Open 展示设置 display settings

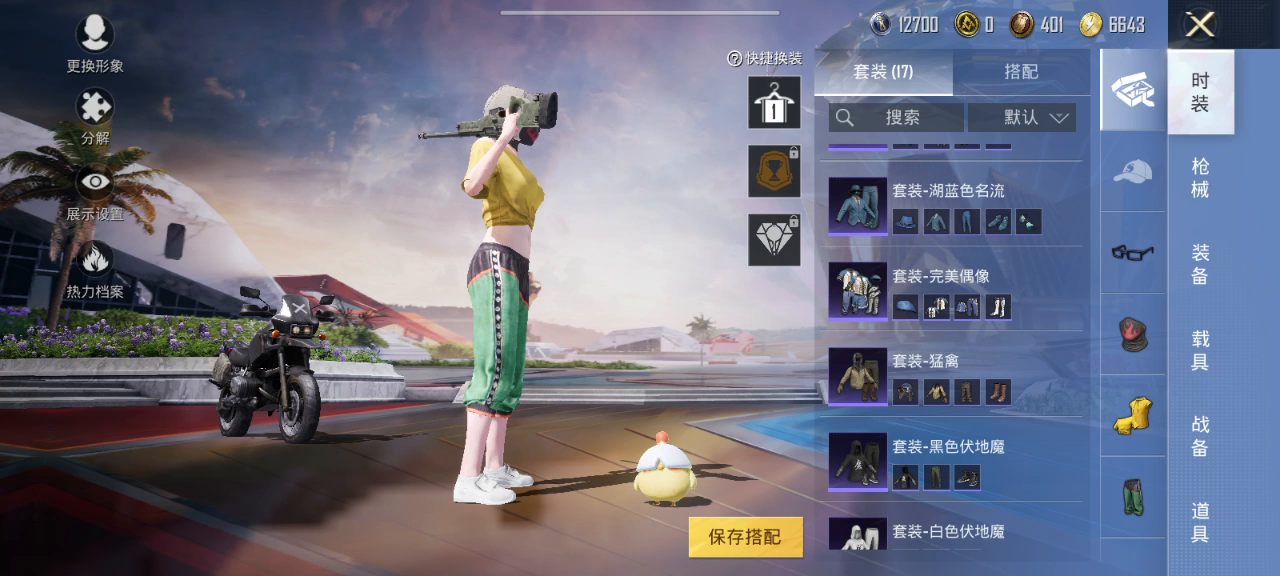[95, 183]
